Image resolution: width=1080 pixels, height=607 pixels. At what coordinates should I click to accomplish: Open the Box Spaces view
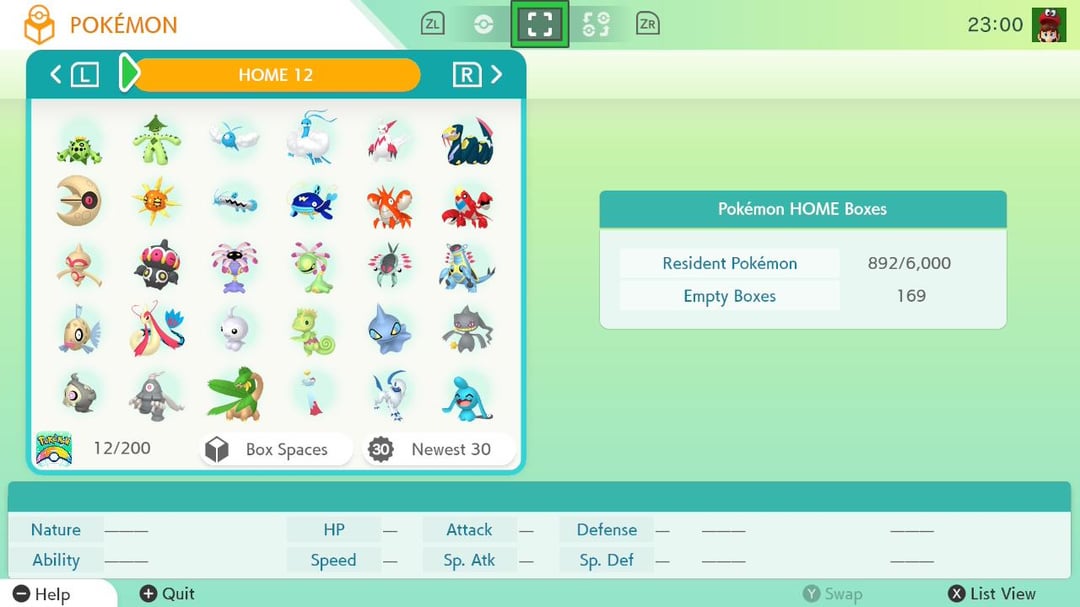(277, 449)
